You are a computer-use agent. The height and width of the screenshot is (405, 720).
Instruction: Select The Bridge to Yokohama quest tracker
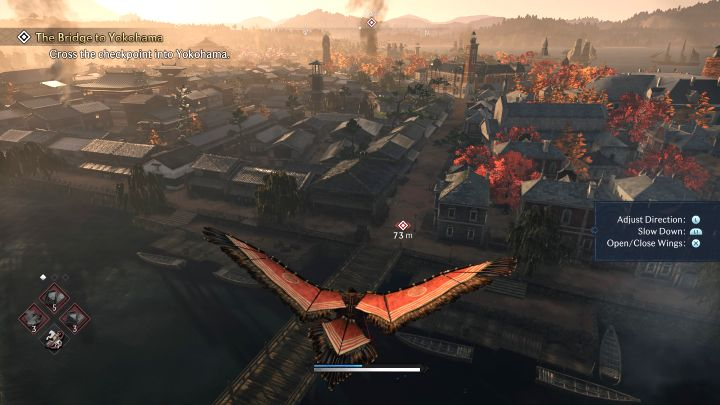point(100,38)
